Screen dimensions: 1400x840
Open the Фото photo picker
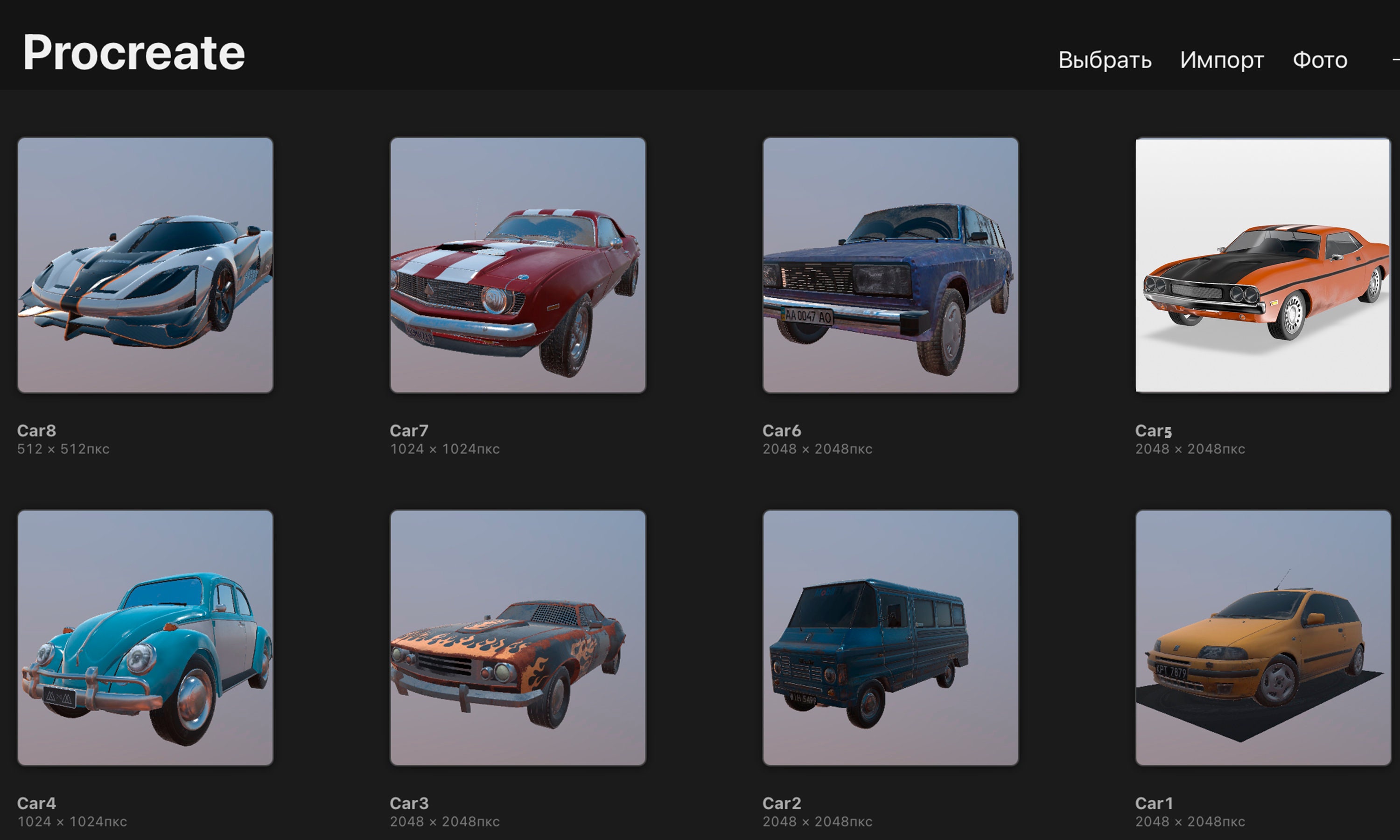(x=1320, y=59)
